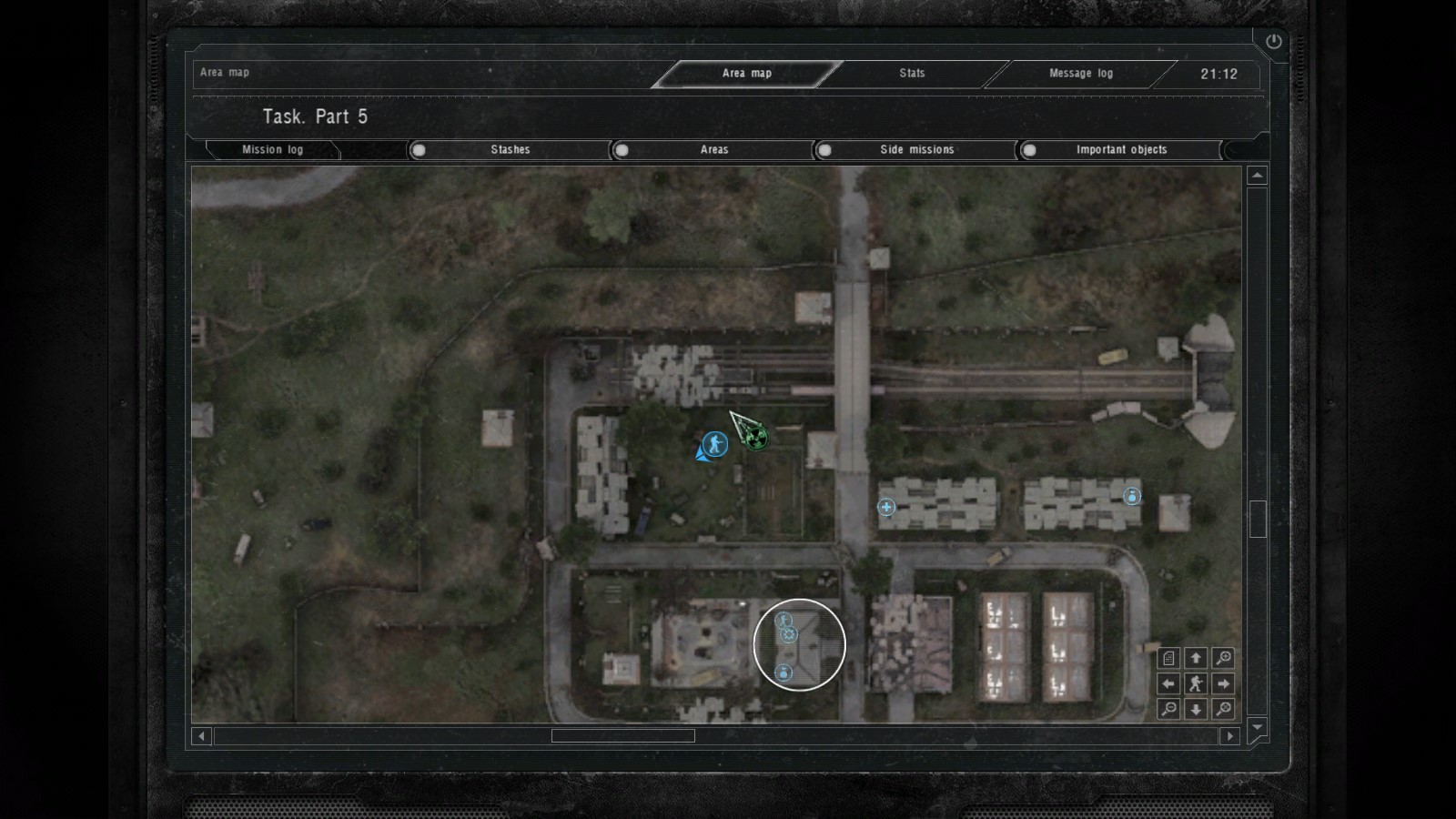Center the map on the player

tap(1196, 683)
